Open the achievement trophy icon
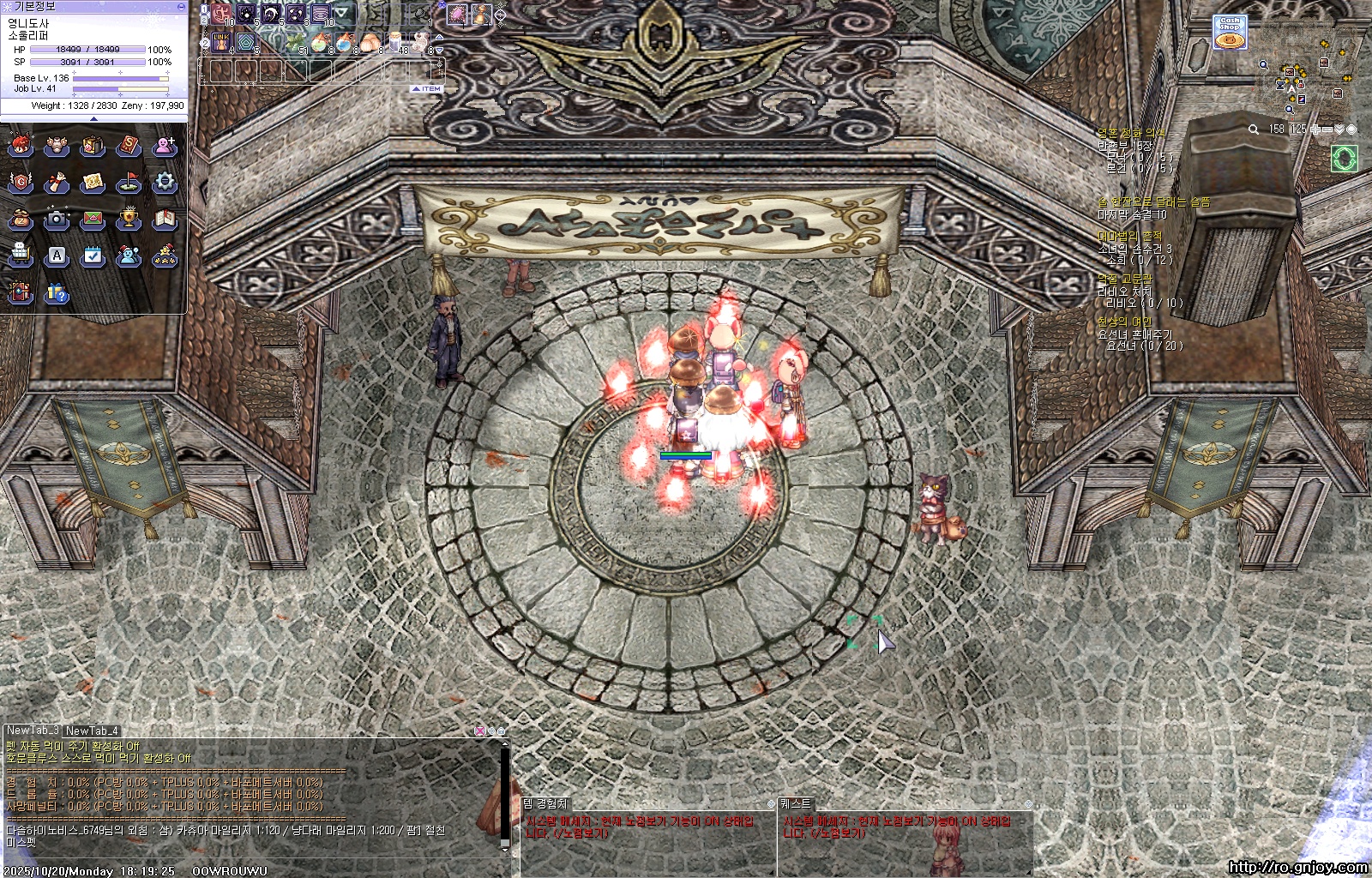The image size is (1372, 878). [129, 219]
